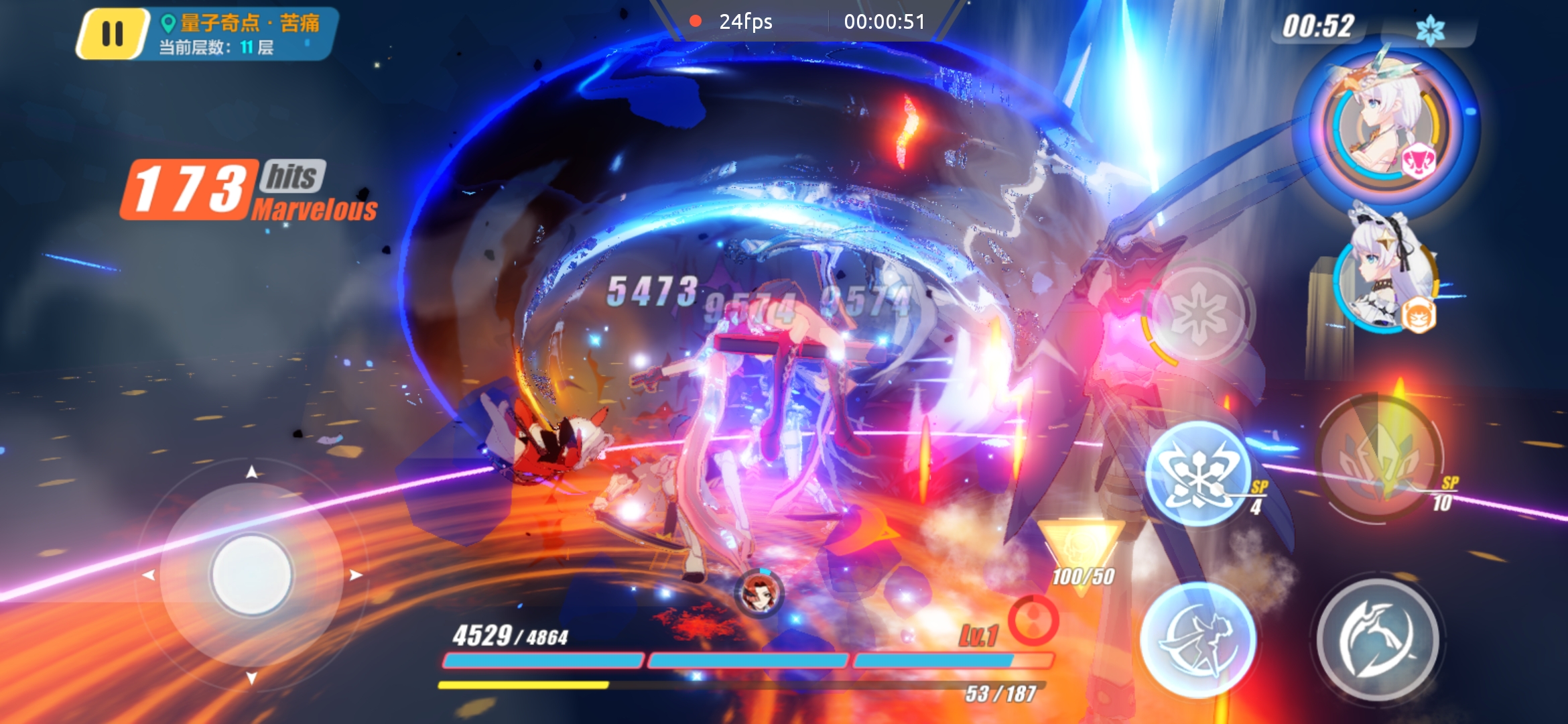Tap the virtual joystick knob
1568x724 pixels.
[x=251, y=575]
